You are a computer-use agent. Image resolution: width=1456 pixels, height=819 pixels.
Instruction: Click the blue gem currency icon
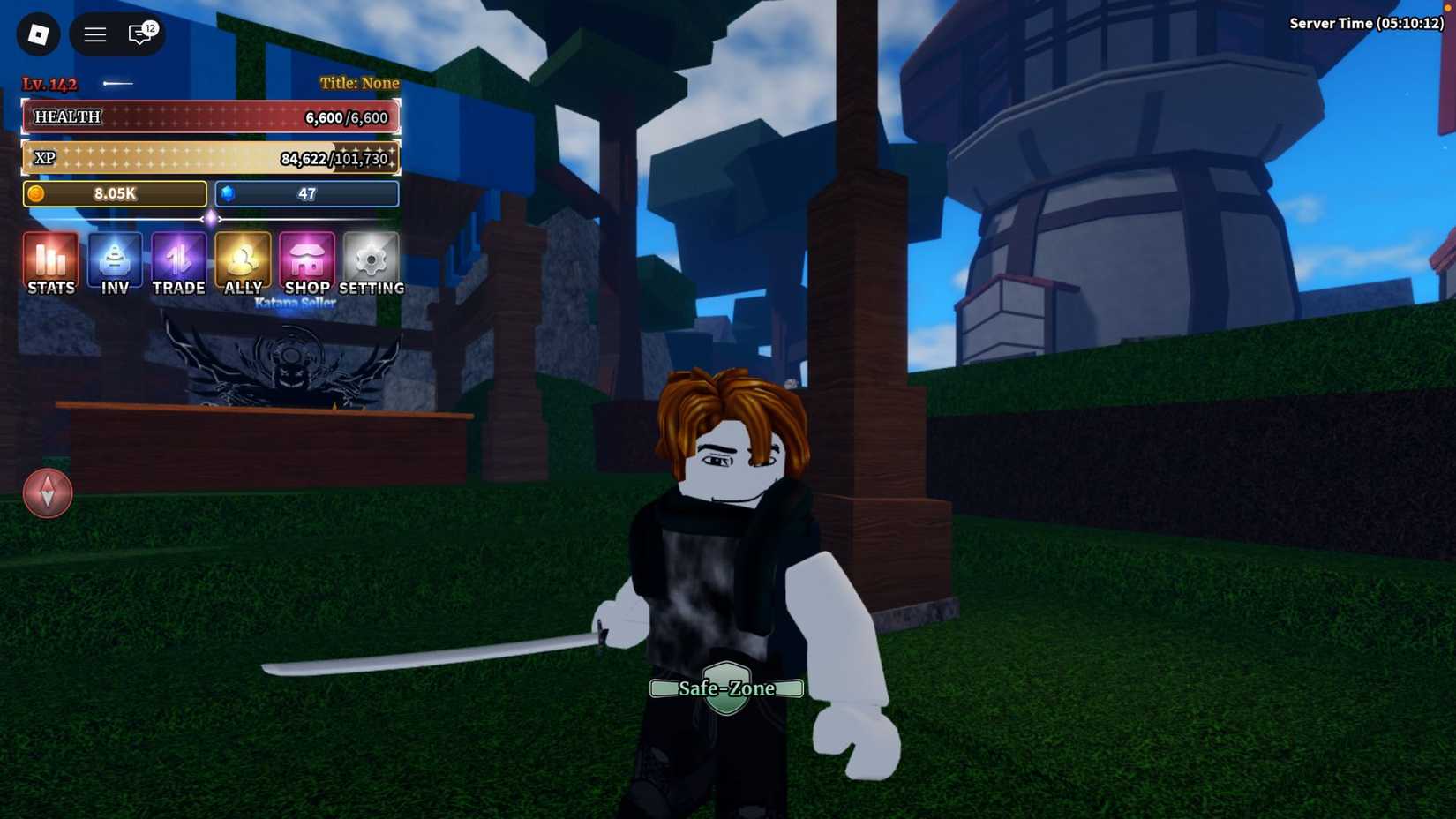click(228, 193)
